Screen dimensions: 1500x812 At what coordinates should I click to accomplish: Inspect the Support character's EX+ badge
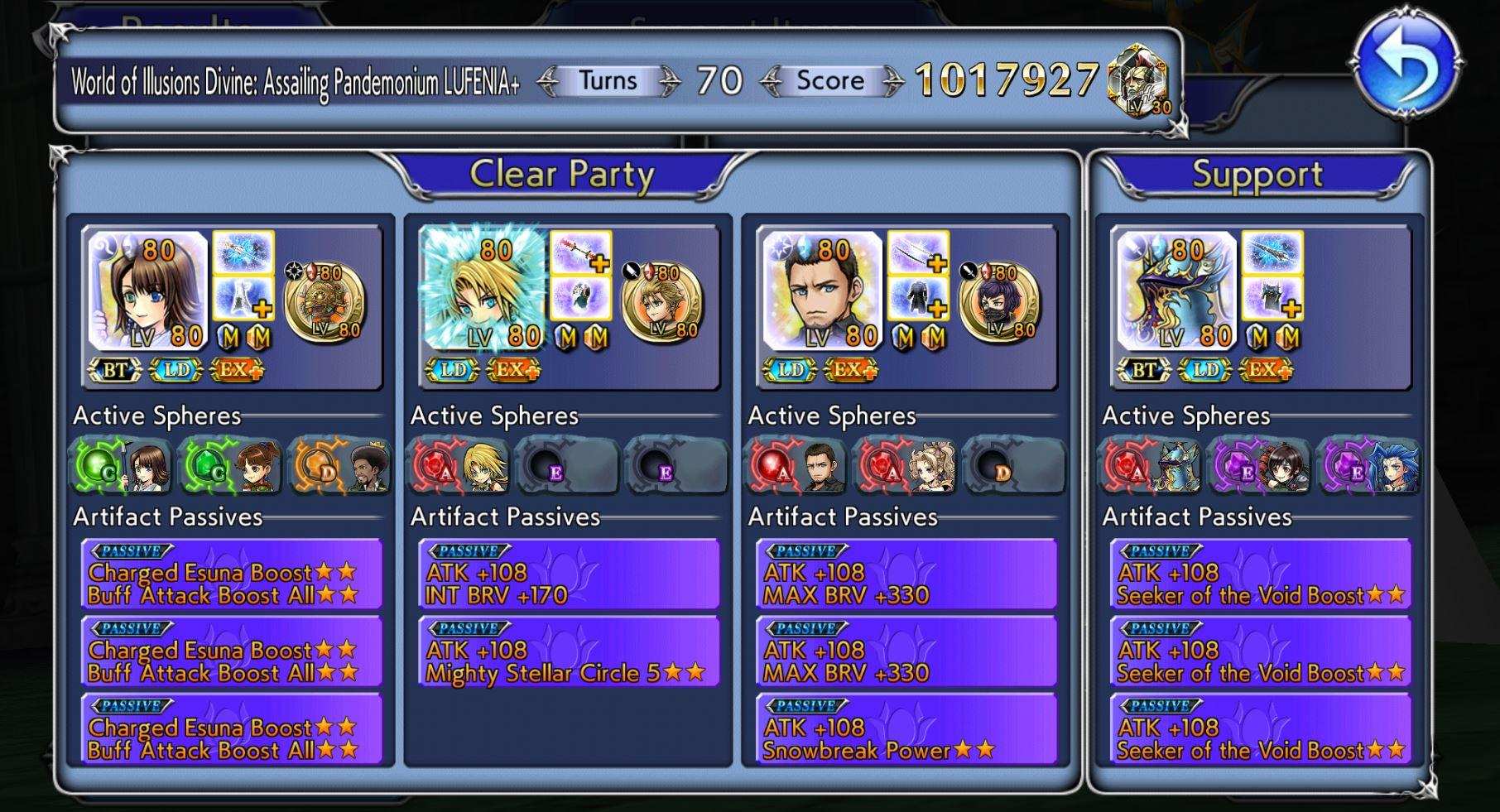click(x=1266, y=370)
